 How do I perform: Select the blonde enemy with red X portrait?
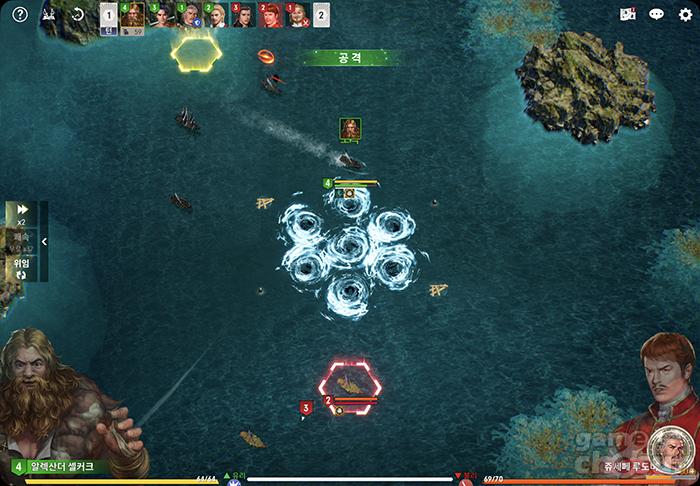(296, 15)
